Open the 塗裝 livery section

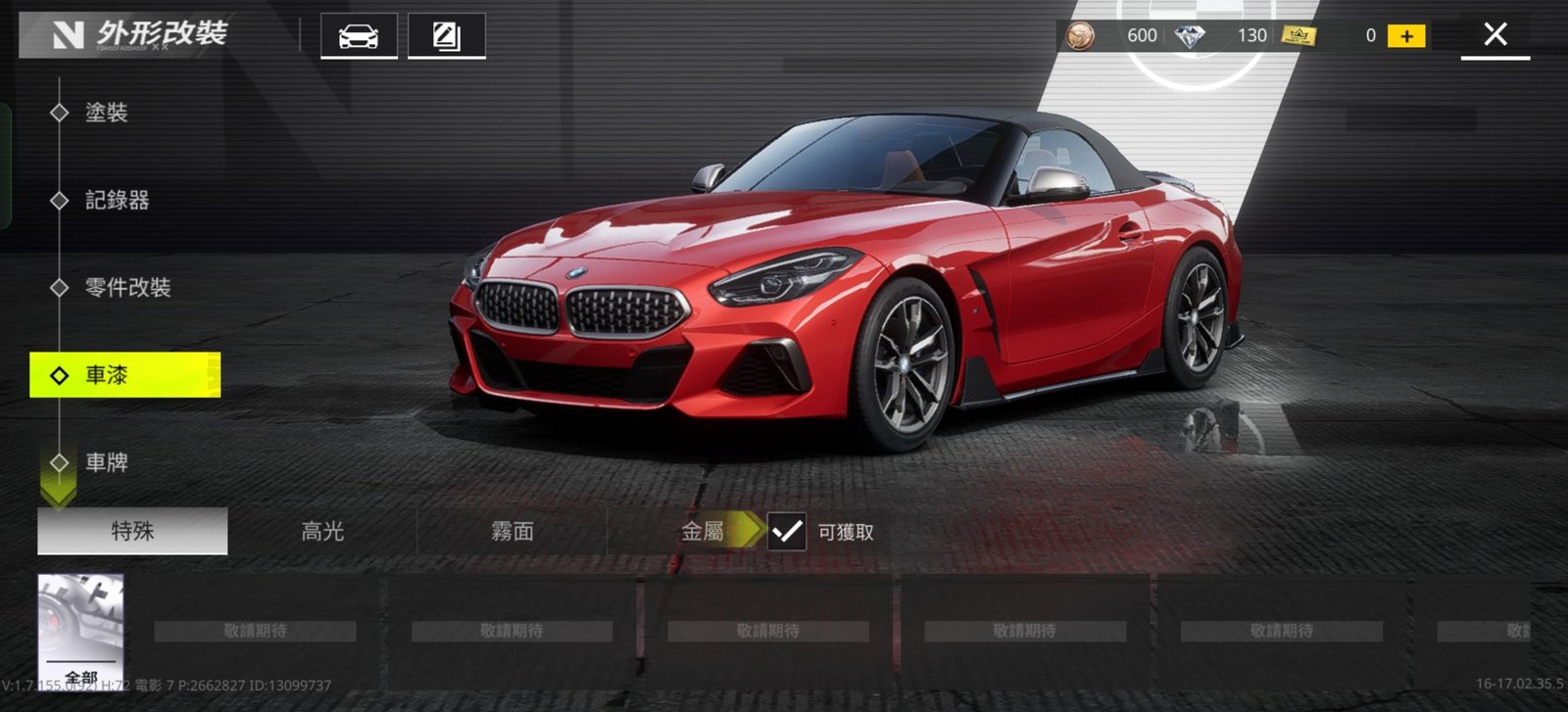pos(106,113)
